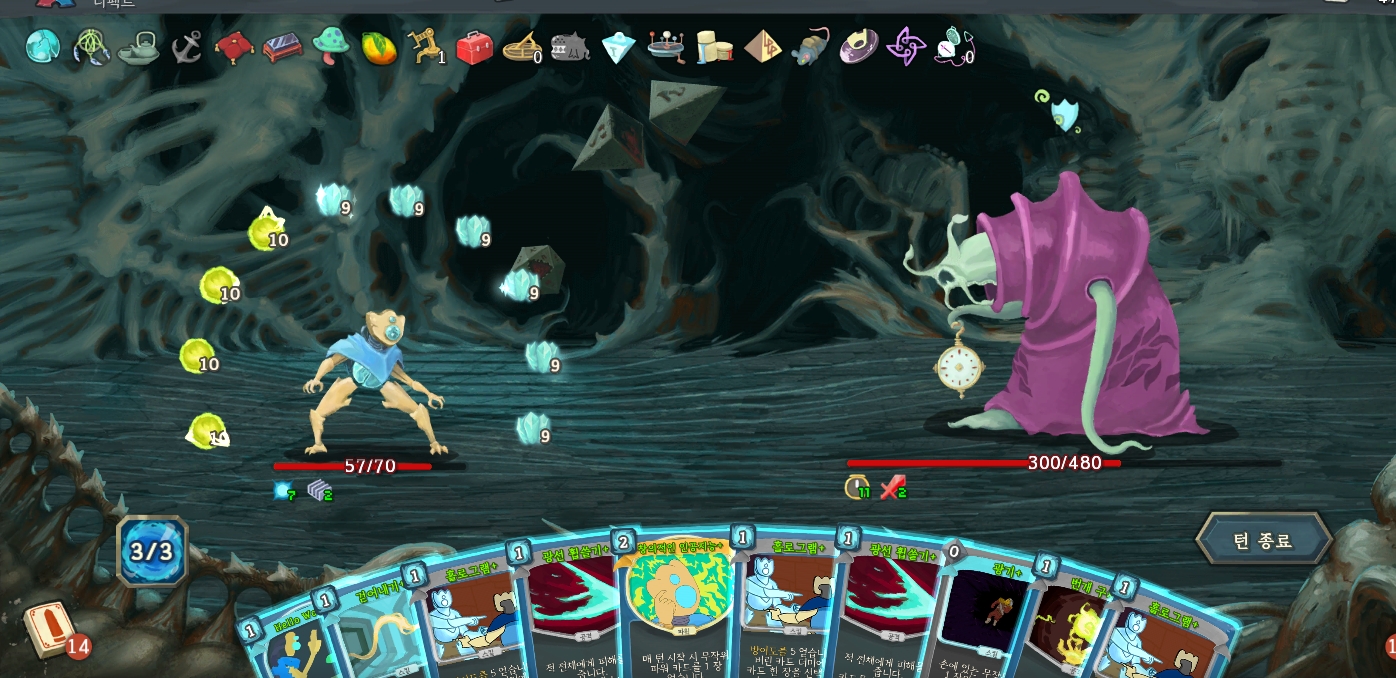Inspect the Runic Pyramid relic
1396x678 pixels.
coord(762,47)
